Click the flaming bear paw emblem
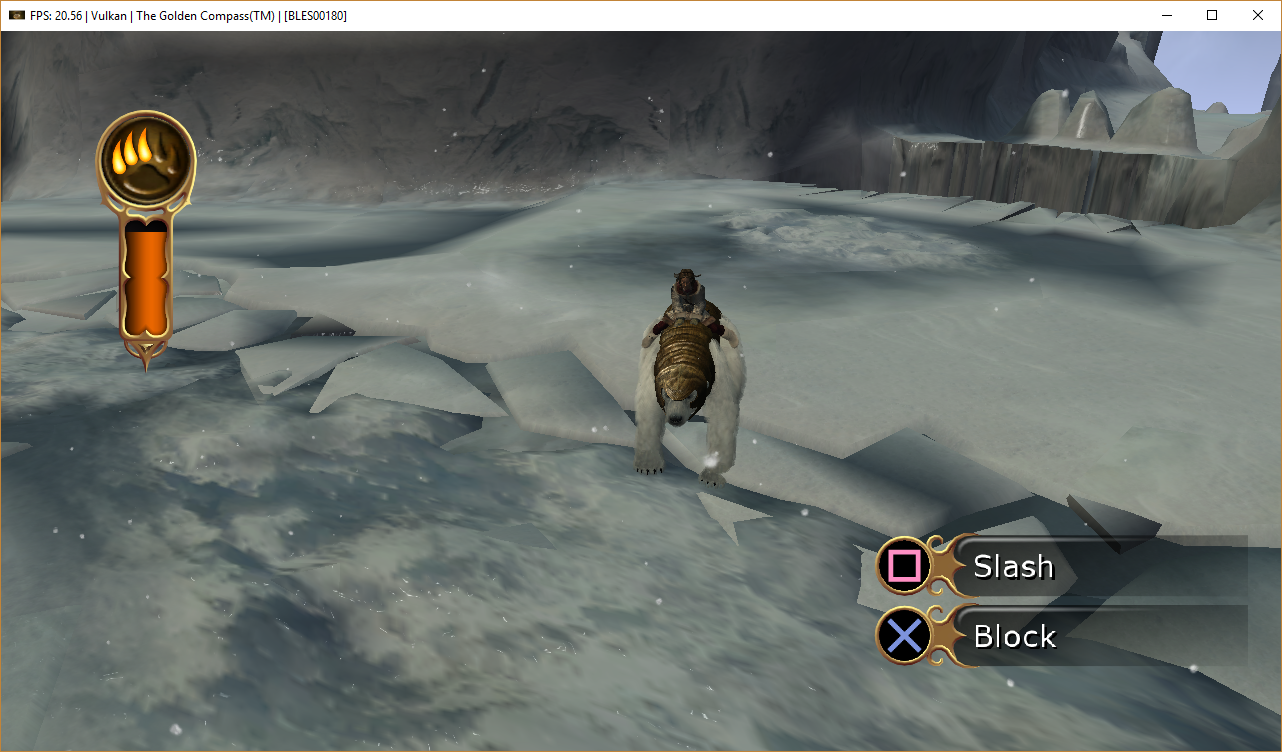This screenshot has height=752, width=1282. click(x=146, y=160)
